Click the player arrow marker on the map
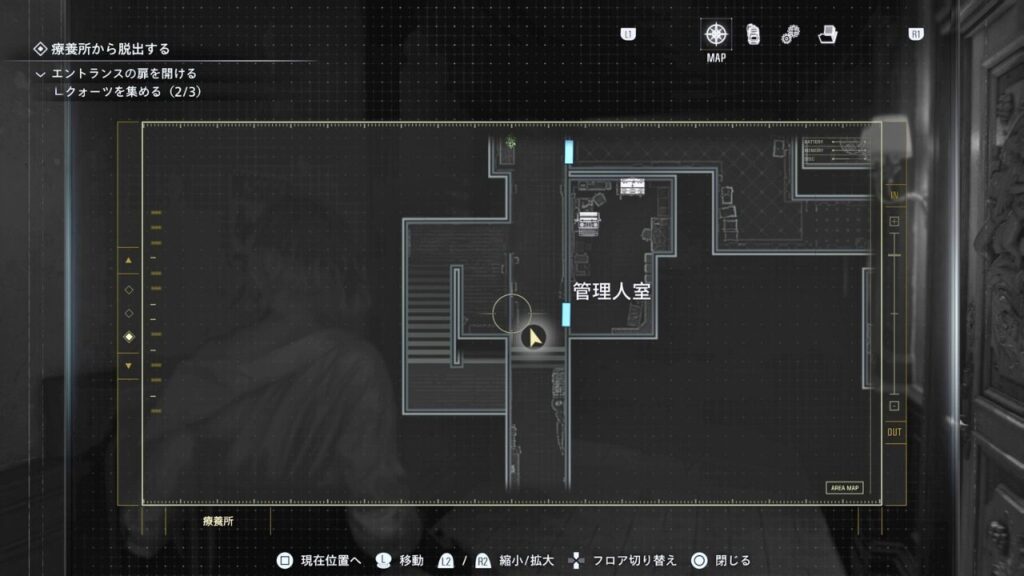The image size is (1024, 576). pos(535,338)
